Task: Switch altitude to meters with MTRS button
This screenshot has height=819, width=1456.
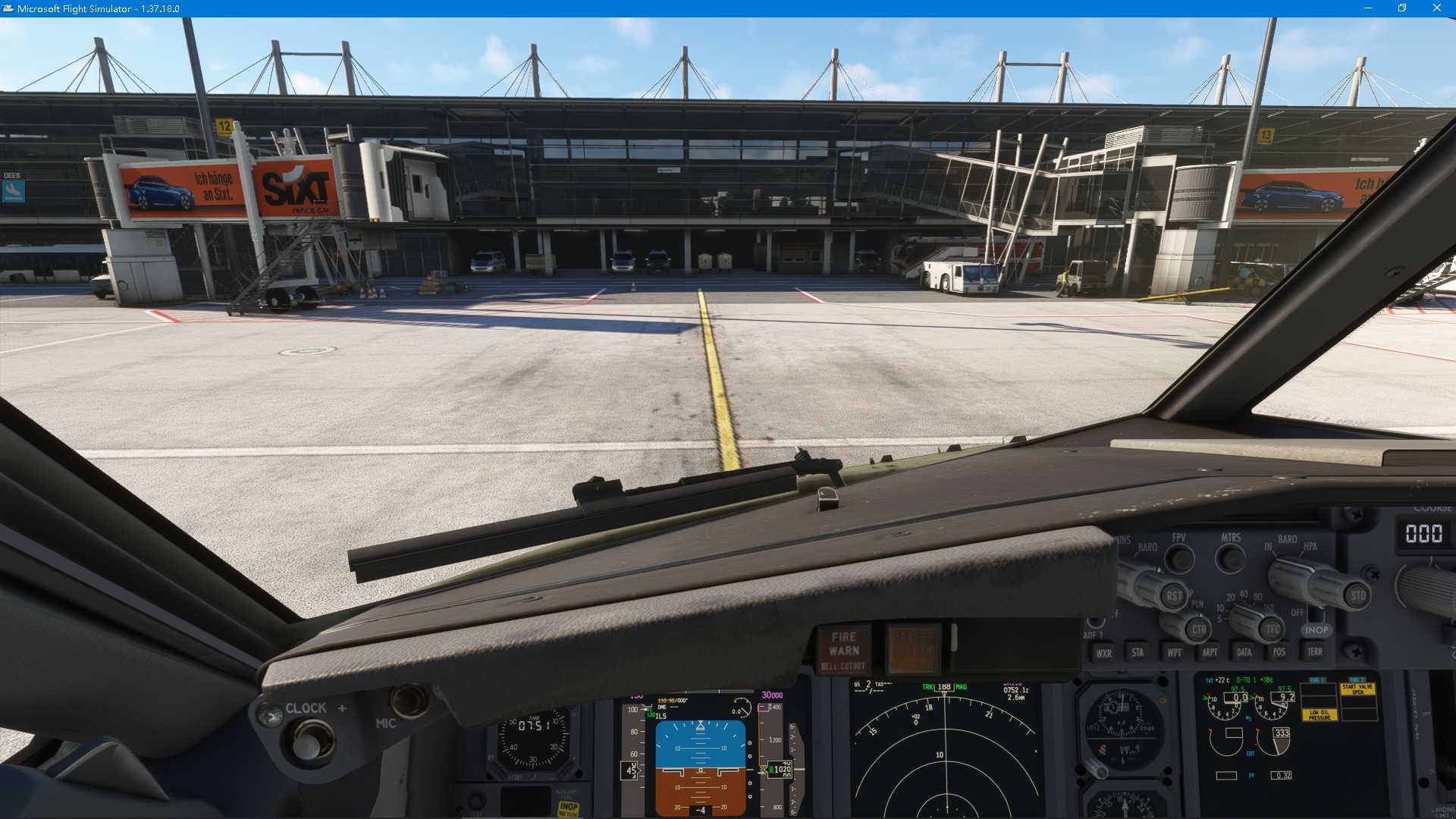Action: point(1230,560)
